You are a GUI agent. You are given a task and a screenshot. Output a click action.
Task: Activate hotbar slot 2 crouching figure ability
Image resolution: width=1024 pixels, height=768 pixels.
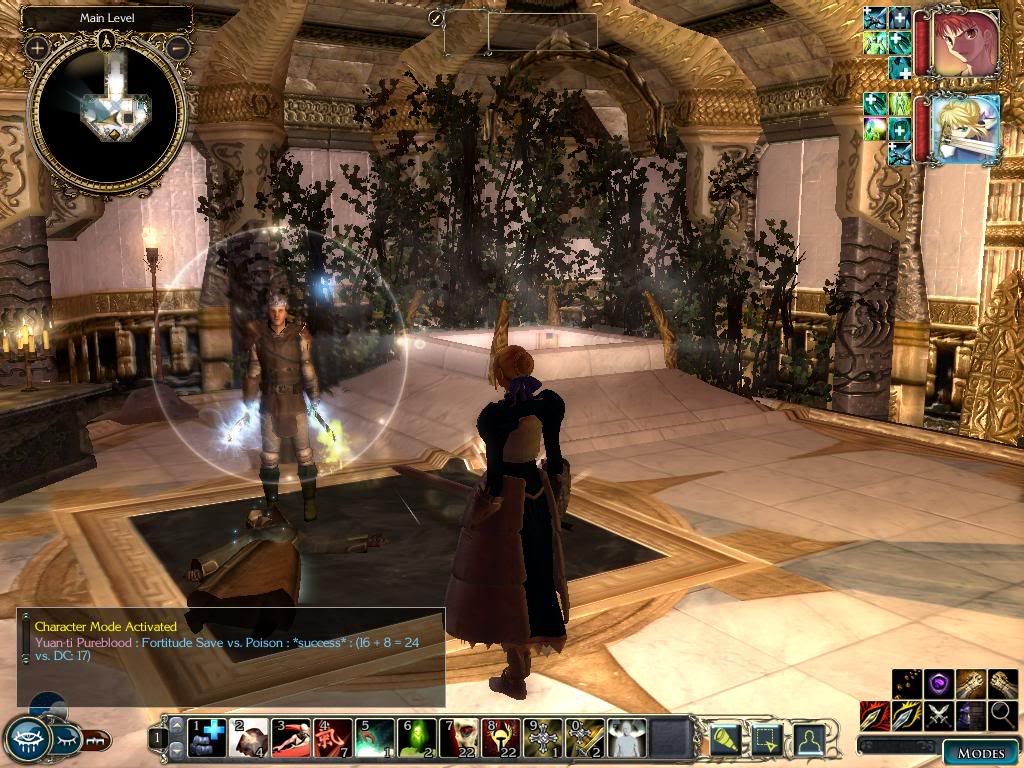click(249, 738)
